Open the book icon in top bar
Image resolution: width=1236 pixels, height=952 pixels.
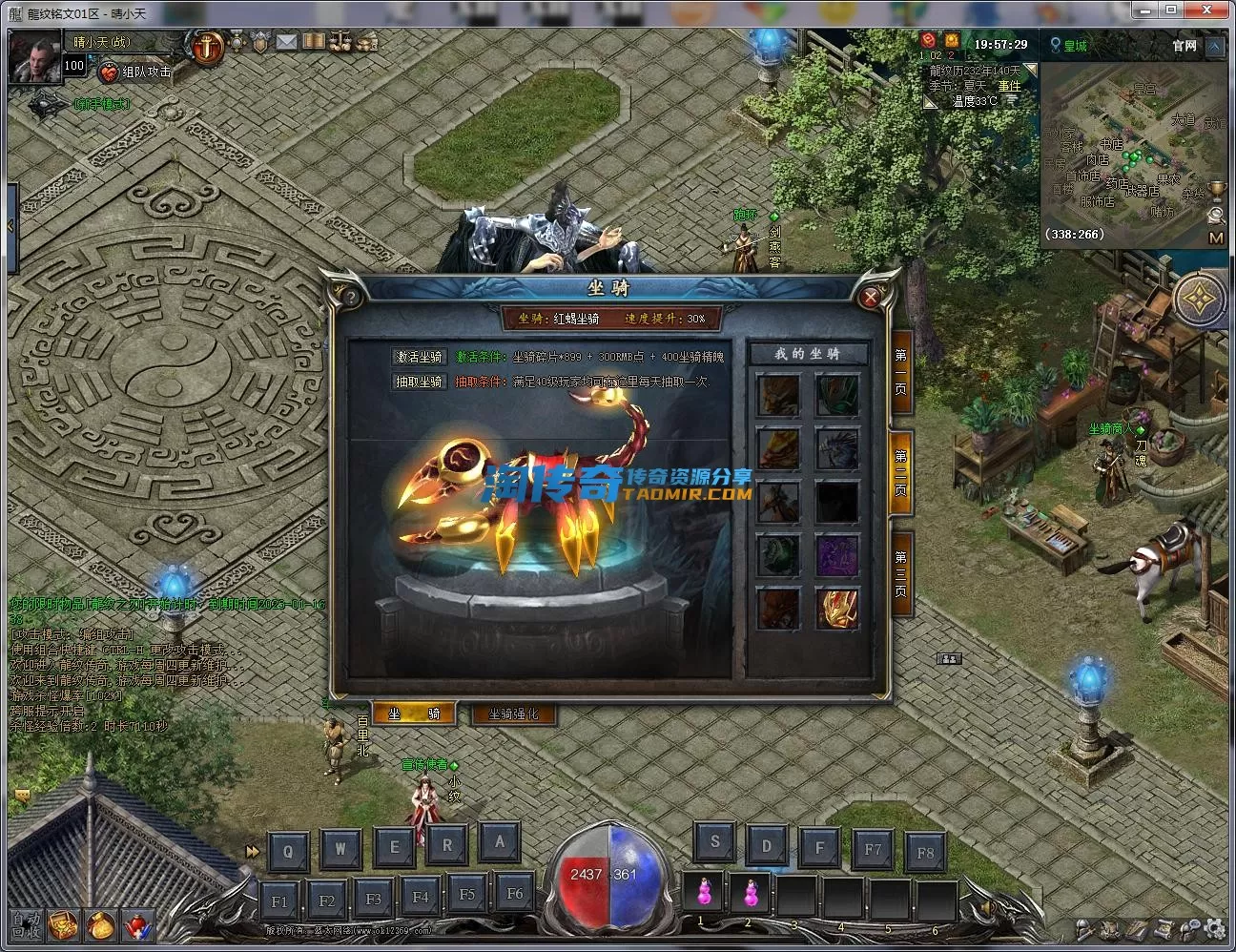314,42
